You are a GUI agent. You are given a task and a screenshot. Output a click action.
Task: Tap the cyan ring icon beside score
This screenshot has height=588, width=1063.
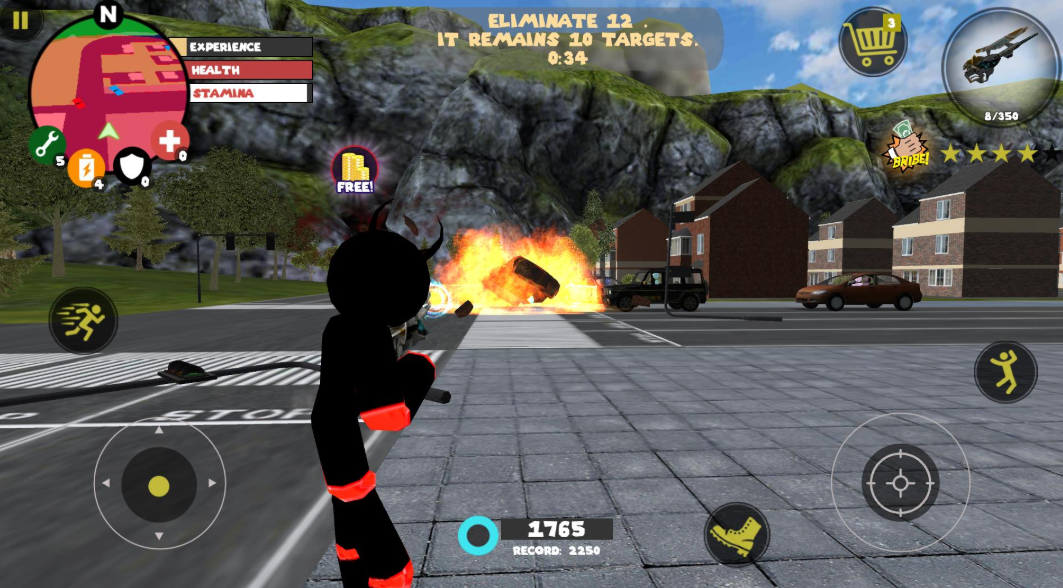click(x=478, y=536)
